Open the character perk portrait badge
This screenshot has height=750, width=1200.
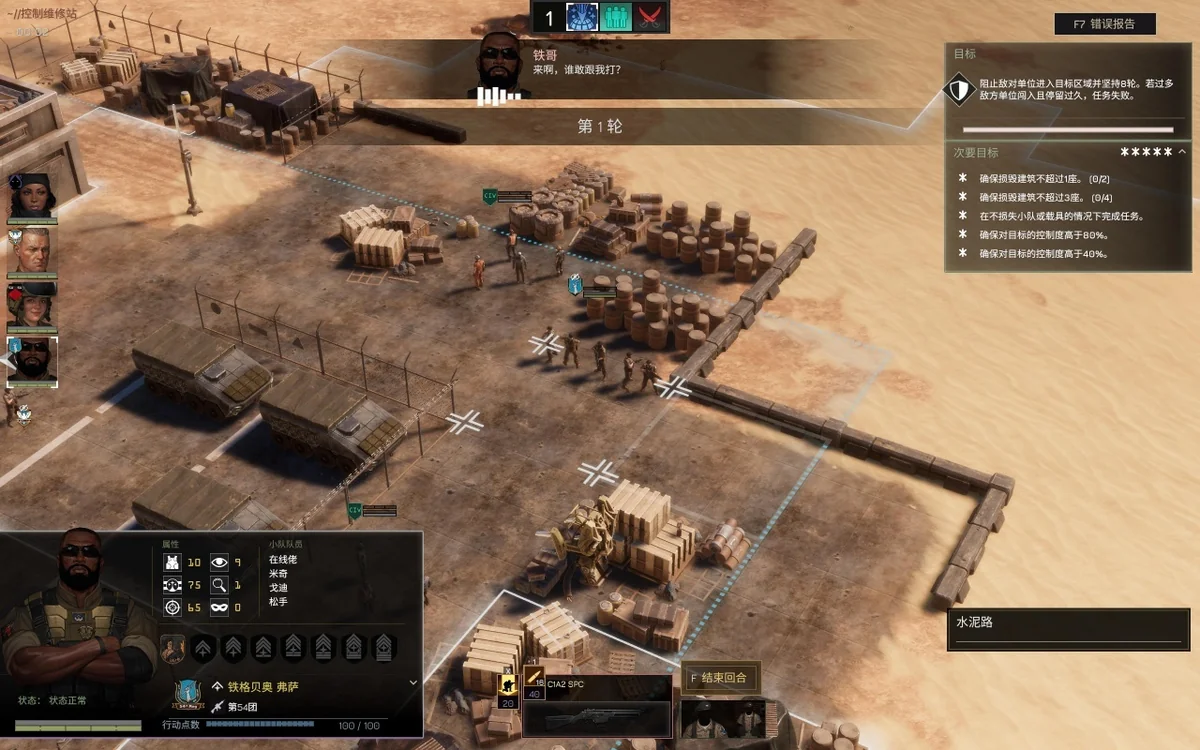click(172, 649)
